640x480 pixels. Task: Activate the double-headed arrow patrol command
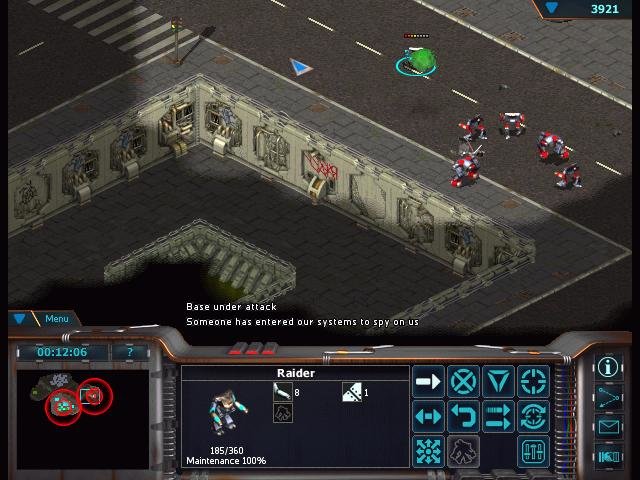pyautogui.click(x=428, y=416)
